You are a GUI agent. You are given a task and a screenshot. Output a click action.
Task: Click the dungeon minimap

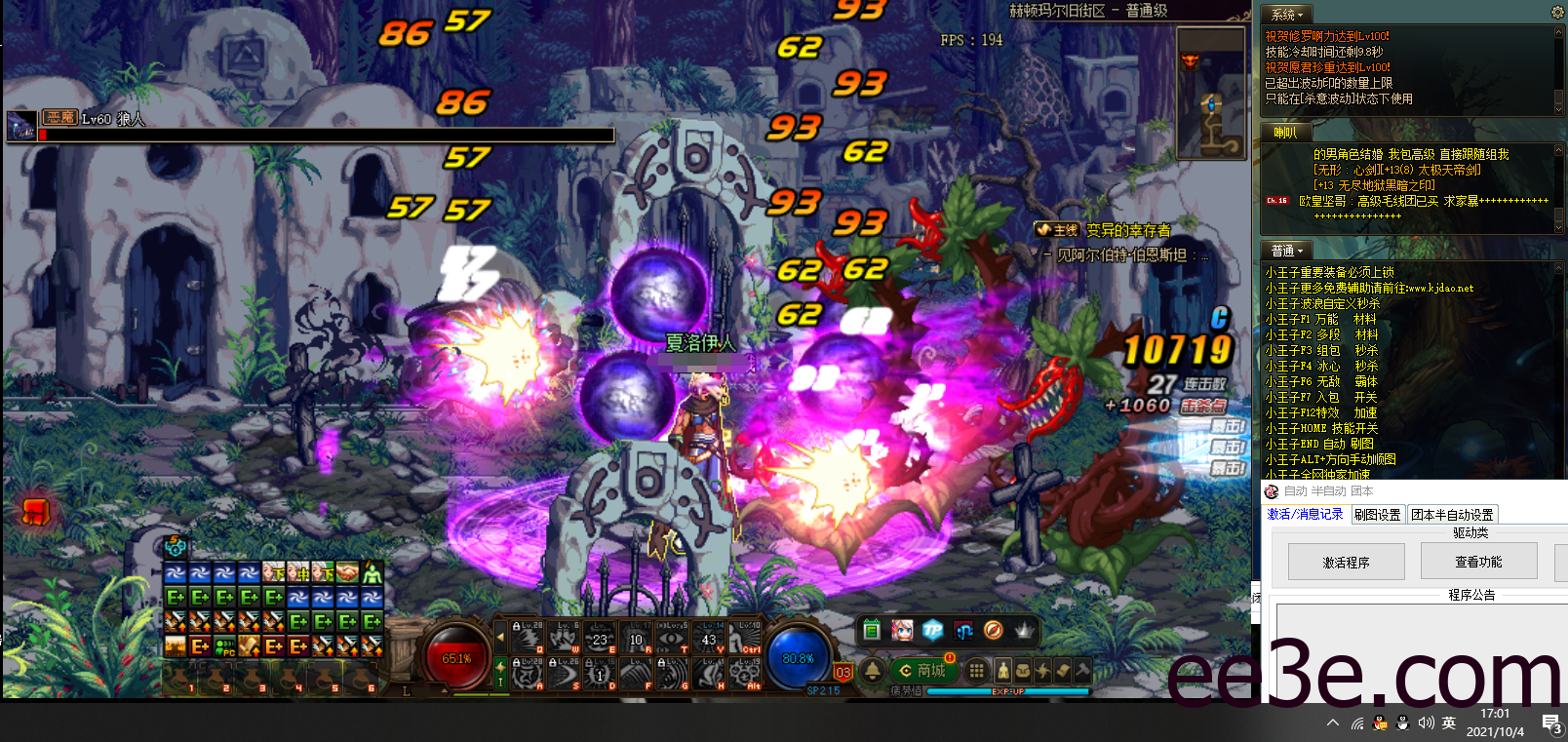tap(1210, 93)
